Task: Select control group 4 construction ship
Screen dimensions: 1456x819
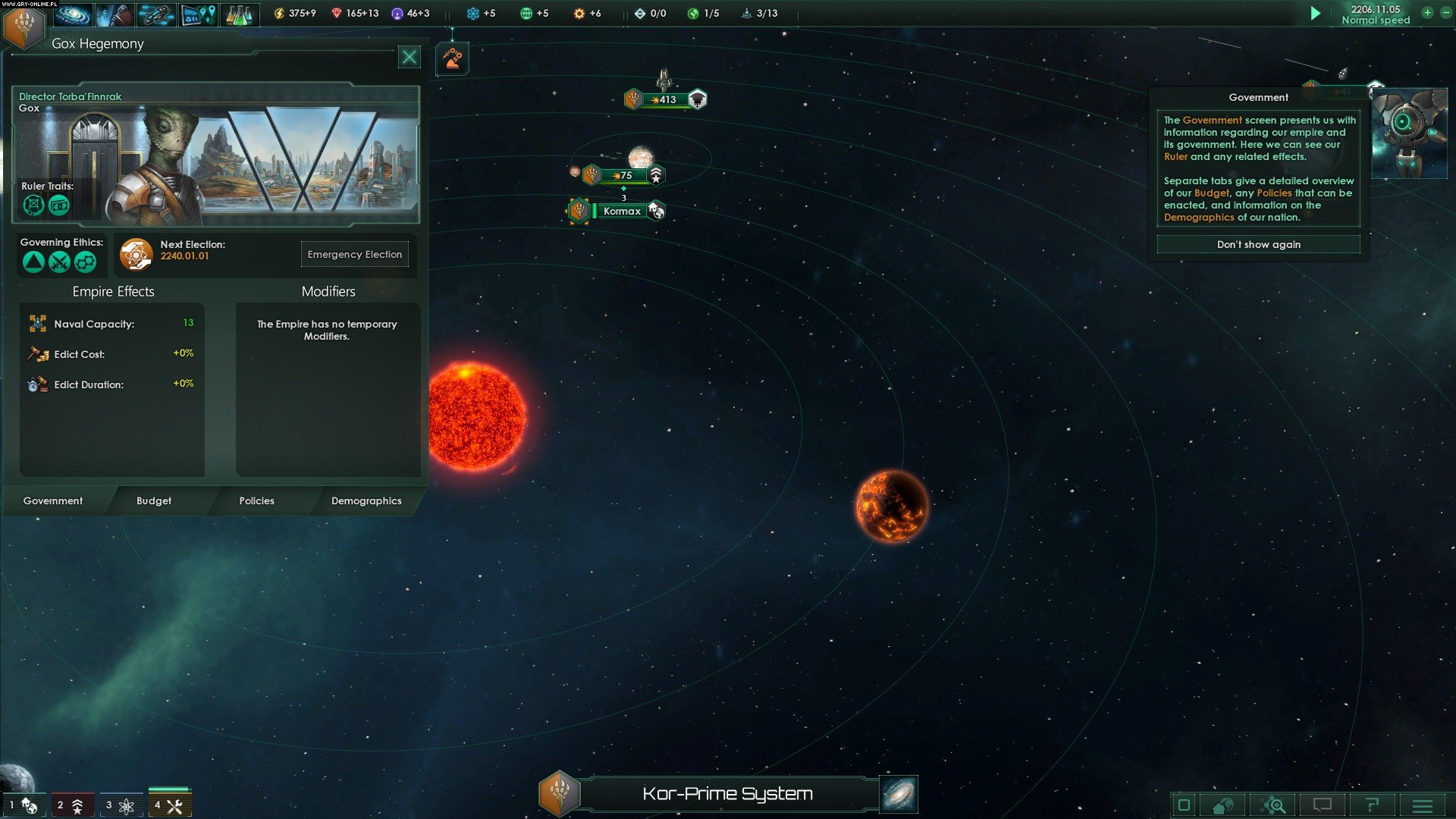Action: click(170, 805)
